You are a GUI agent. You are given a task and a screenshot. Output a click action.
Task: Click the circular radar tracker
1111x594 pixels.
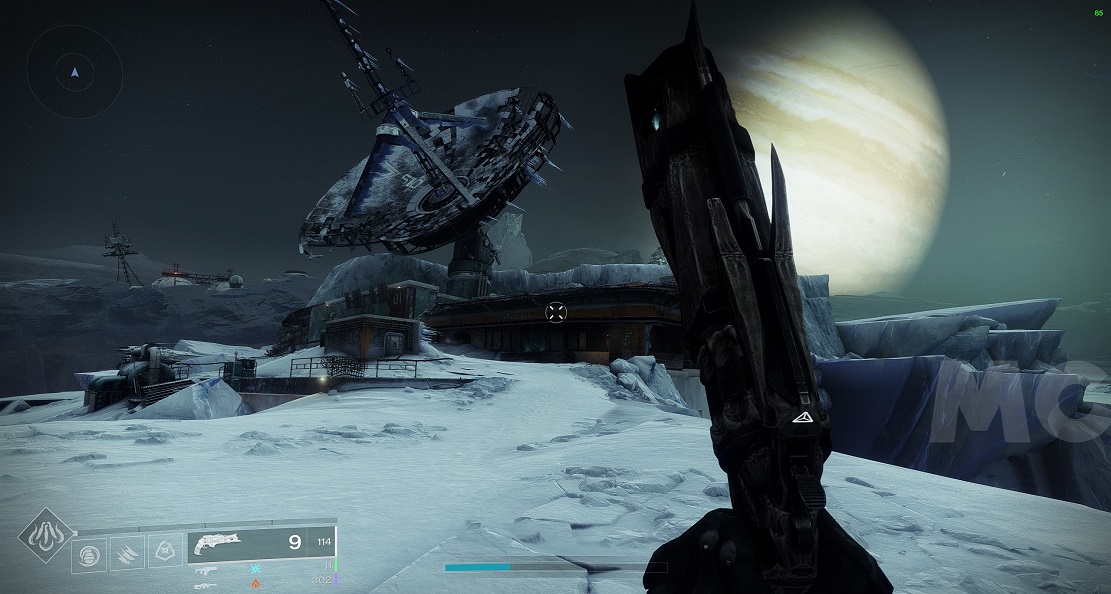[x=74, y=72]
